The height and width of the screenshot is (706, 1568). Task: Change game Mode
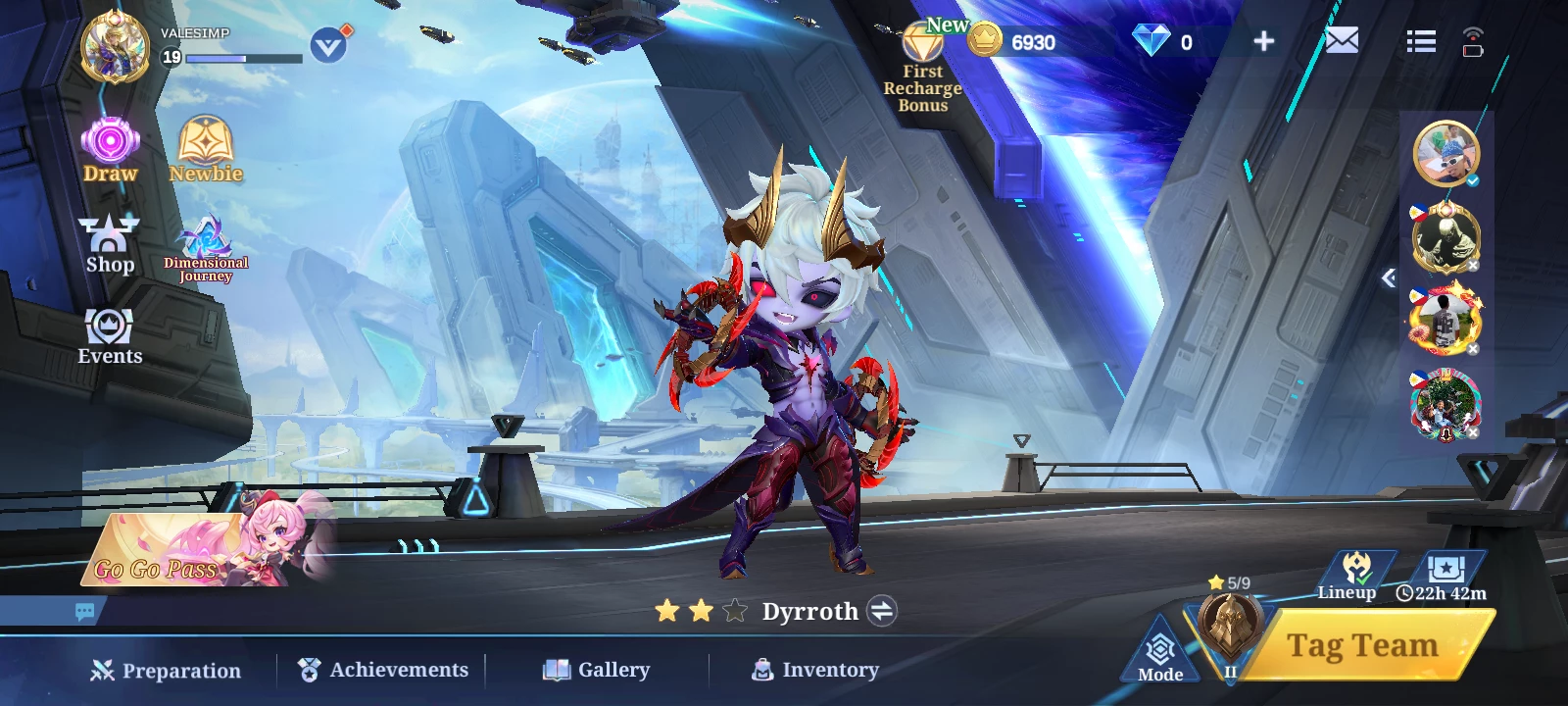pos(1160,653)
